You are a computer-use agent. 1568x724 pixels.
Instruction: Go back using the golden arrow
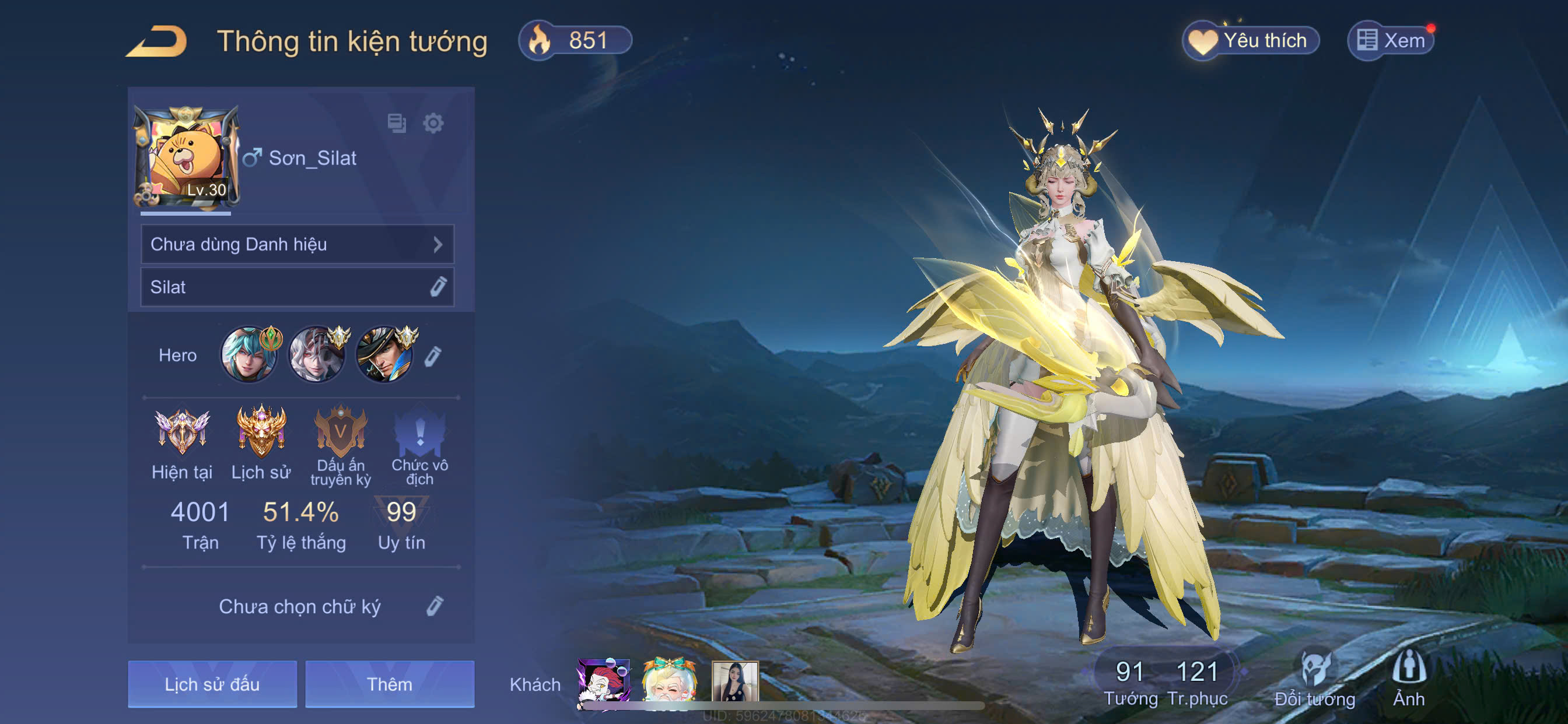click(x=157, y=41)
